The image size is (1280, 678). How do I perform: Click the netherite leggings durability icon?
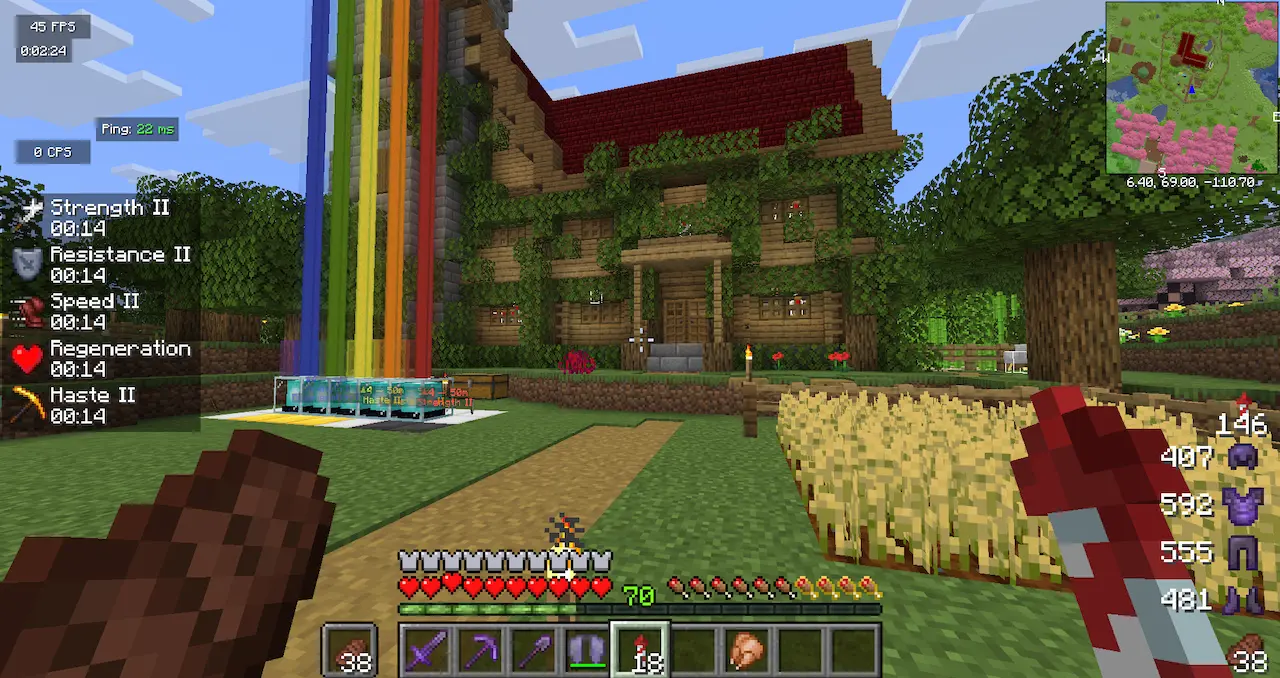(x=1242, y=552)
